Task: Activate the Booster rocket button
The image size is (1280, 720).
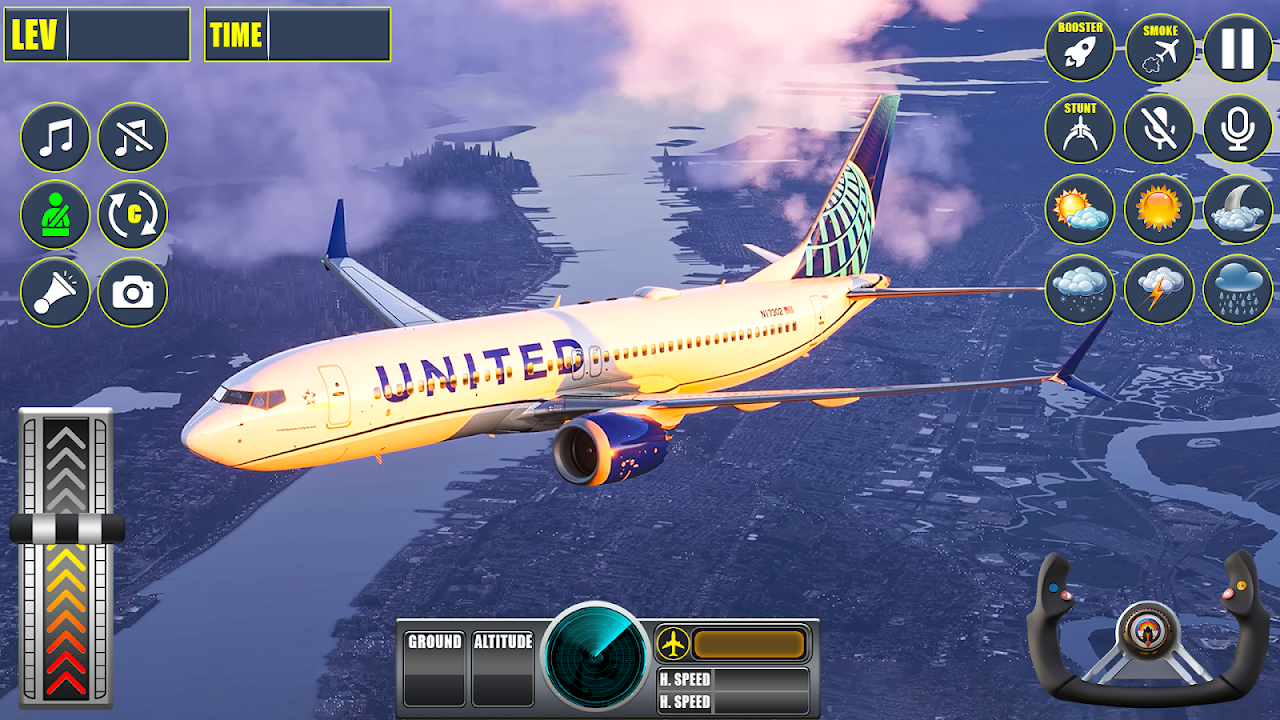Action: coord(1080,47)
